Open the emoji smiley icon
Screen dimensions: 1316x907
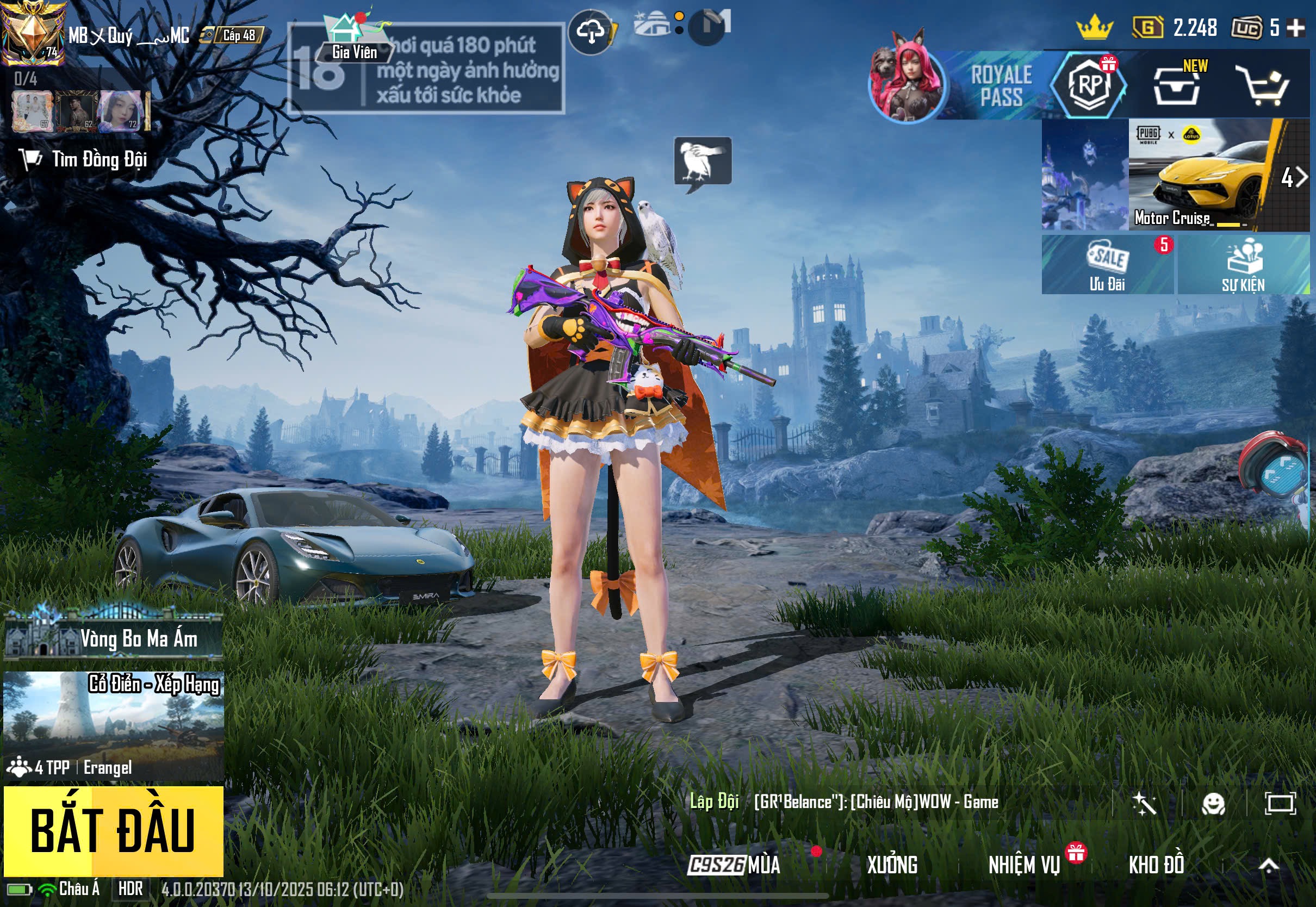(x=1213, y=804)
